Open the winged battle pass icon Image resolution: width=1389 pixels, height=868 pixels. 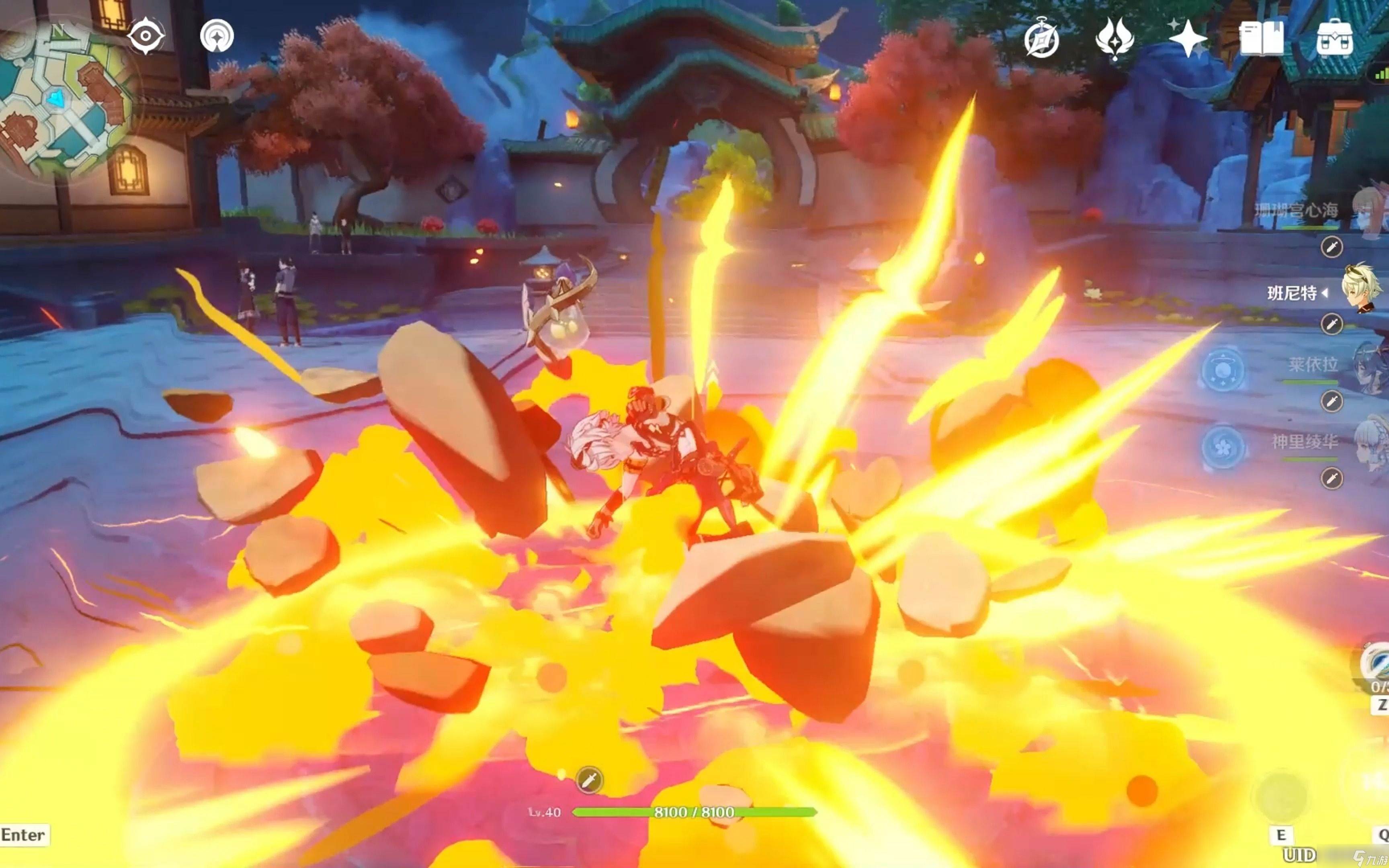point(1114,39)
